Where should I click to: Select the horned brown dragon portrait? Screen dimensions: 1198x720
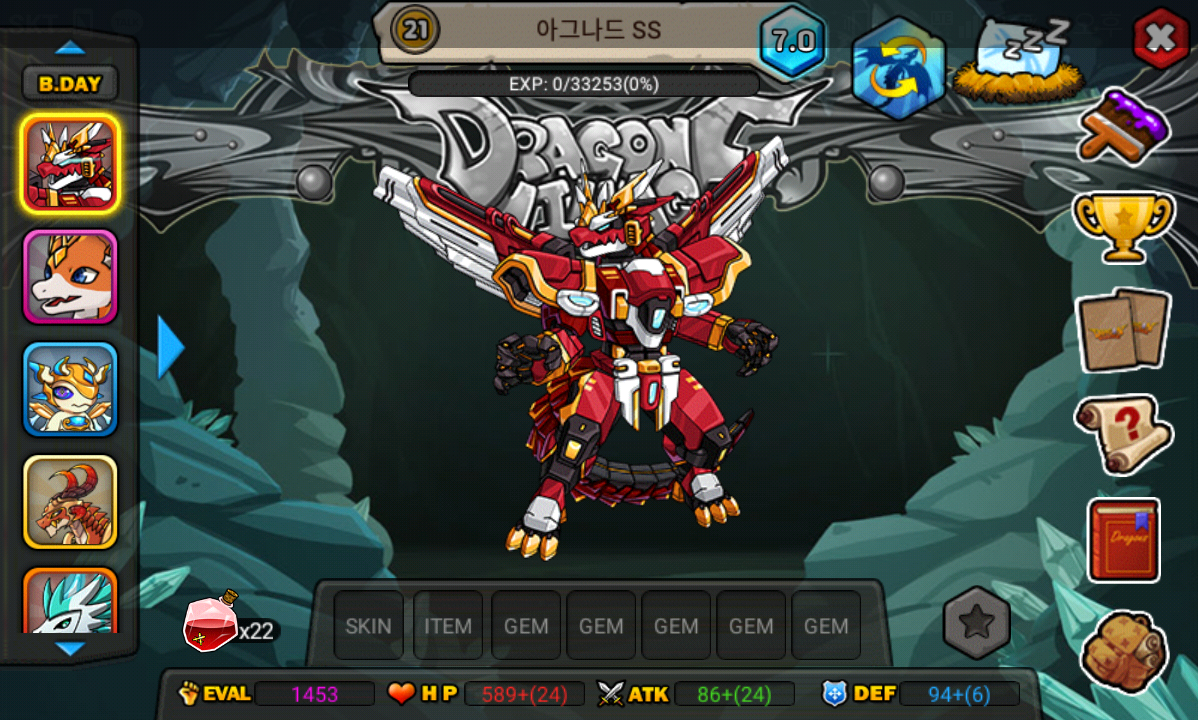pyautogui.click(x=70, y=502)
